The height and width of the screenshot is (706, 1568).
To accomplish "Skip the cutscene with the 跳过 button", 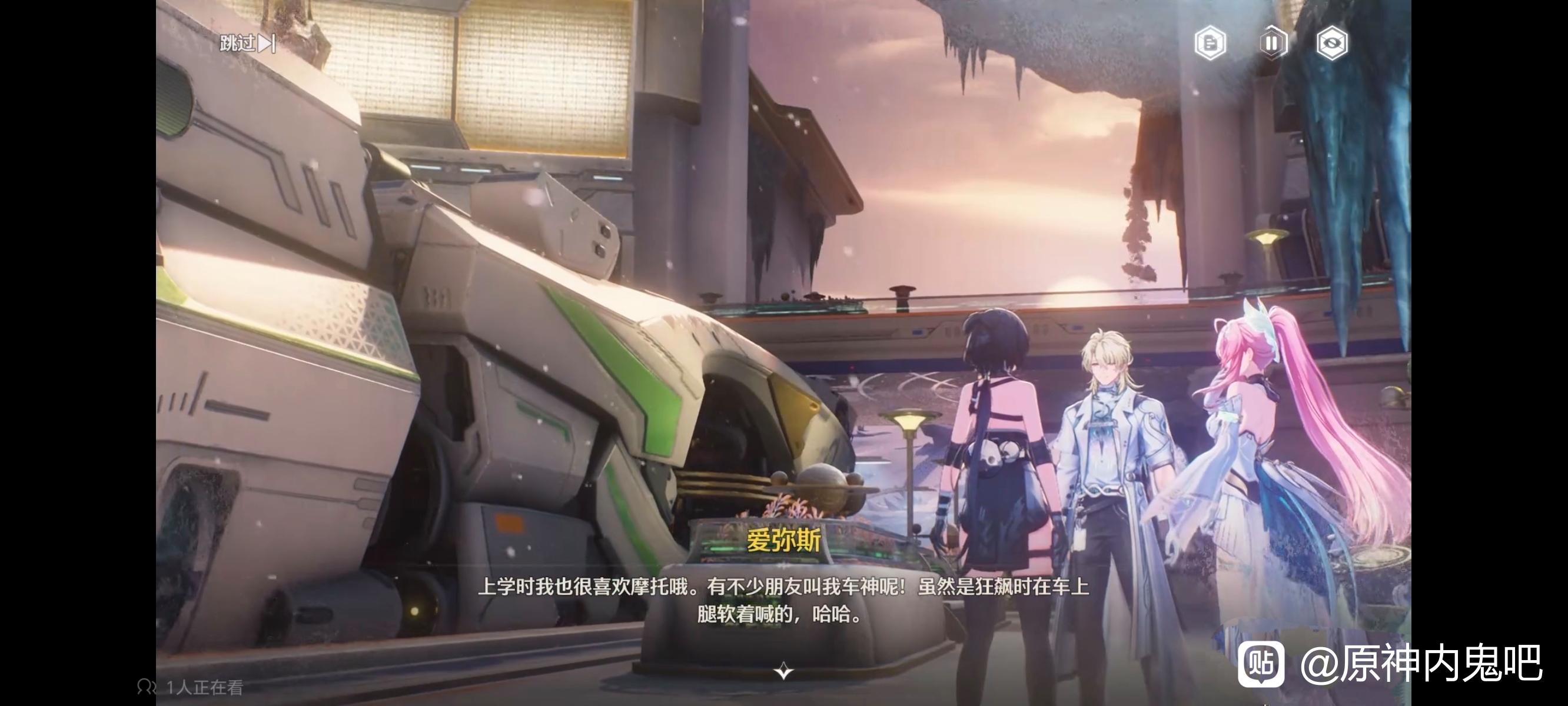I will tap(247, 43).
